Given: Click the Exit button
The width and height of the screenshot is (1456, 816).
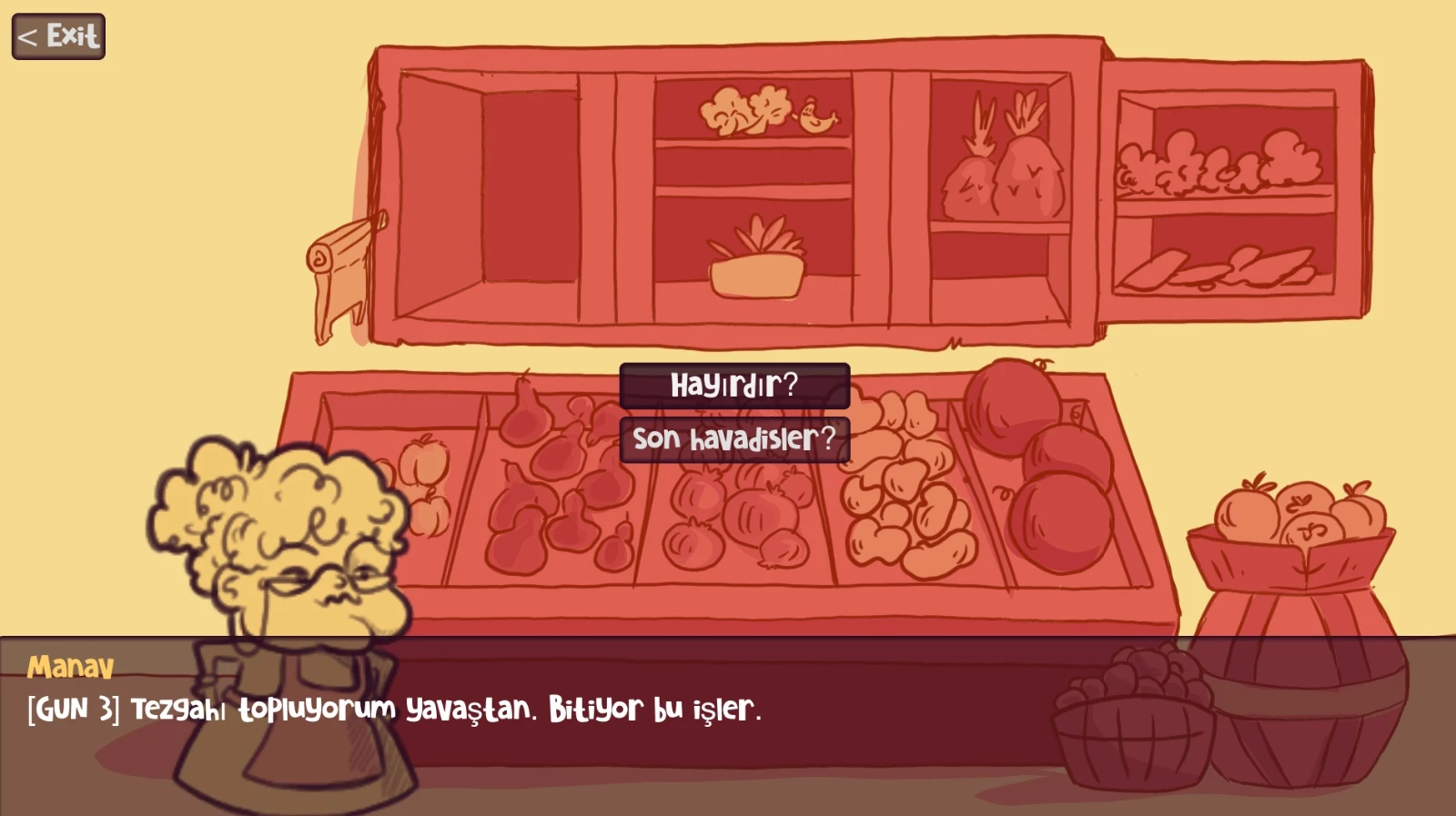Looking at the screenshot, I should [x=58, y=36].
